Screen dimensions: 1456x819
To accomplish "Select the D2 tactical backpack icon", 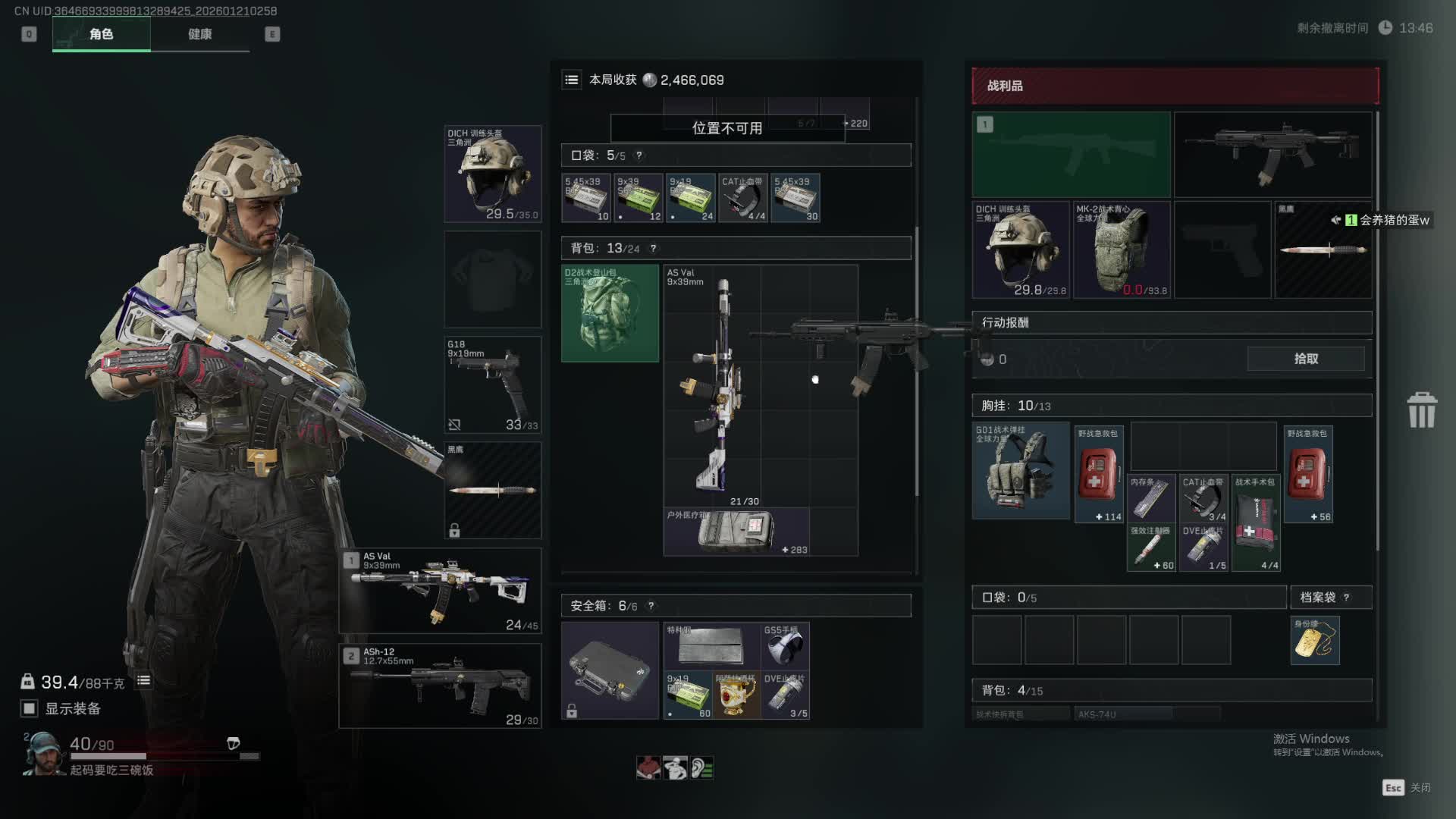I will pos(610,313).
